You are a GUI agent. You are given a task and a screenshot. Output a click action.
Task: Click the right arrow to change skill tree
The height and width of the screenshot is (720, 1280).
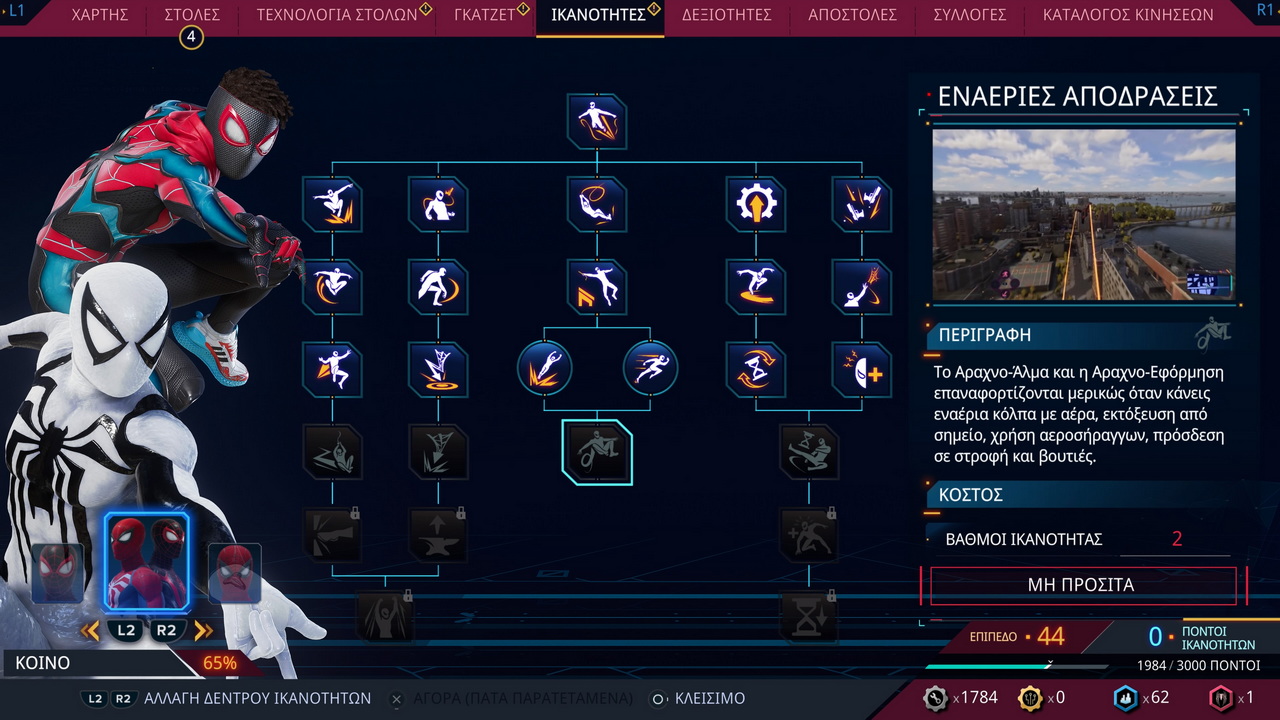[204, 630]
